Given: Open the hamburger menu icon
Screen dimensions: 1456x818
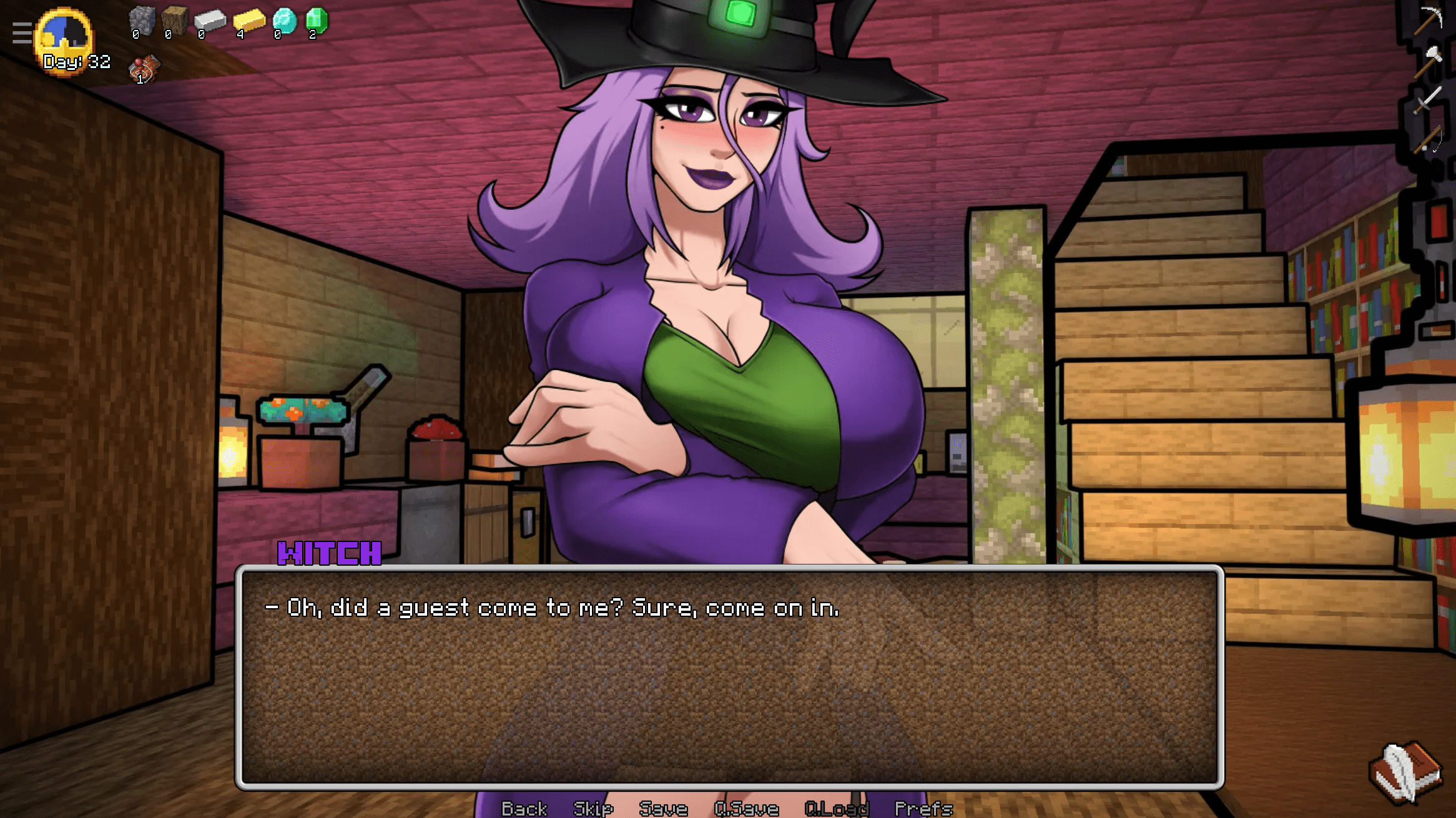Looking at the screenshot, I should 22,33.
